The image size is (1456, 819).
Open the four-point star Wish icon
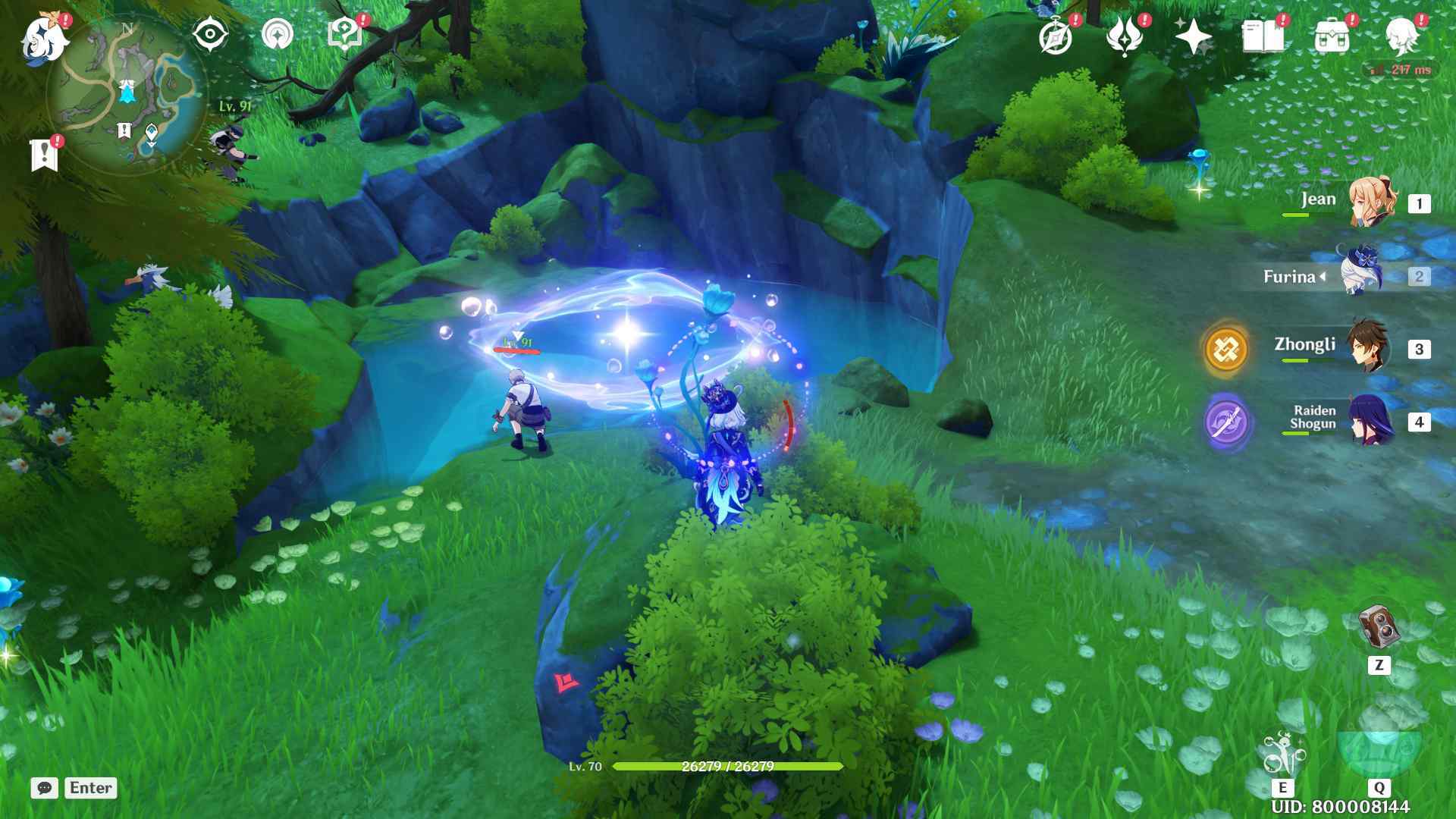point(1192,36)
